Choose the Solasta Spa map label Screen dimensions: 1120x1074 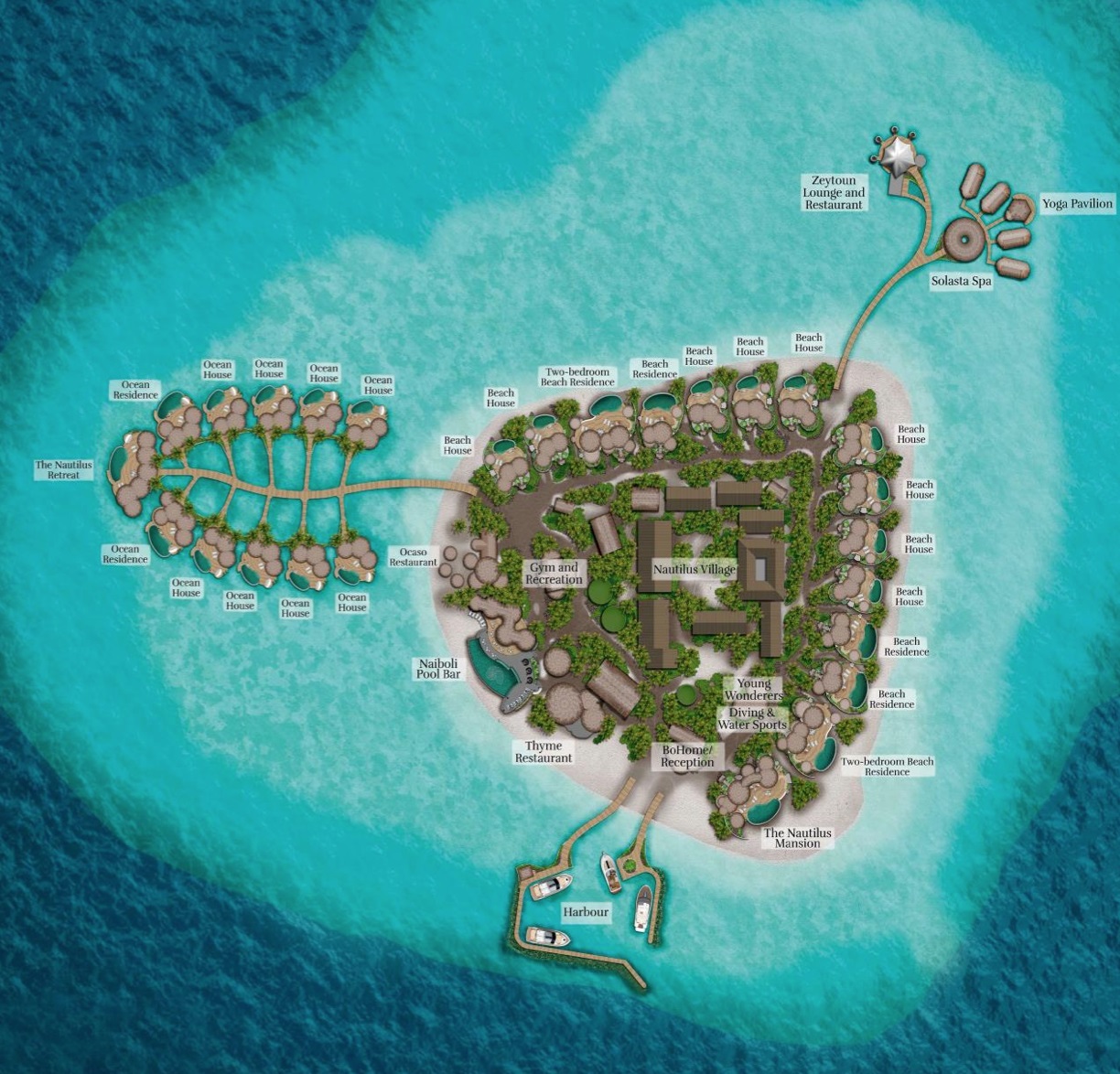(x=961, y=282)
